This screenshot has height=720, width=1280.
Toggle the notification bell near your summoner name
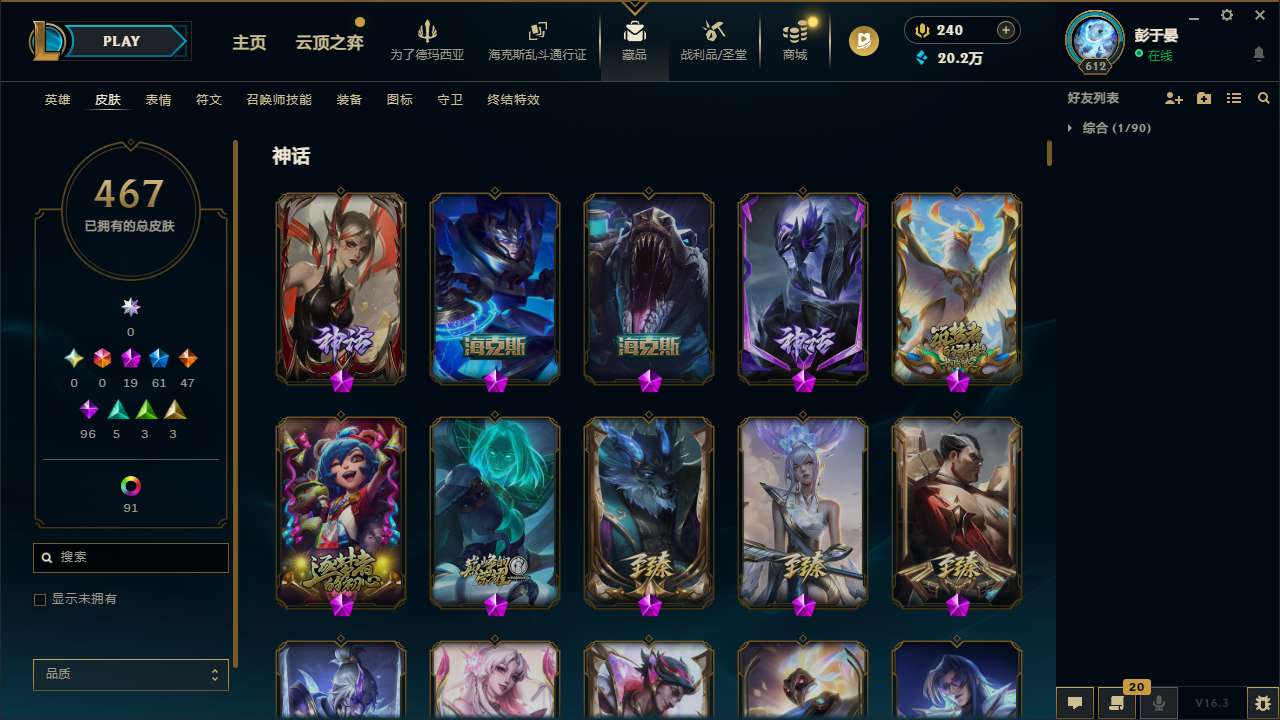coord(1258,52)
